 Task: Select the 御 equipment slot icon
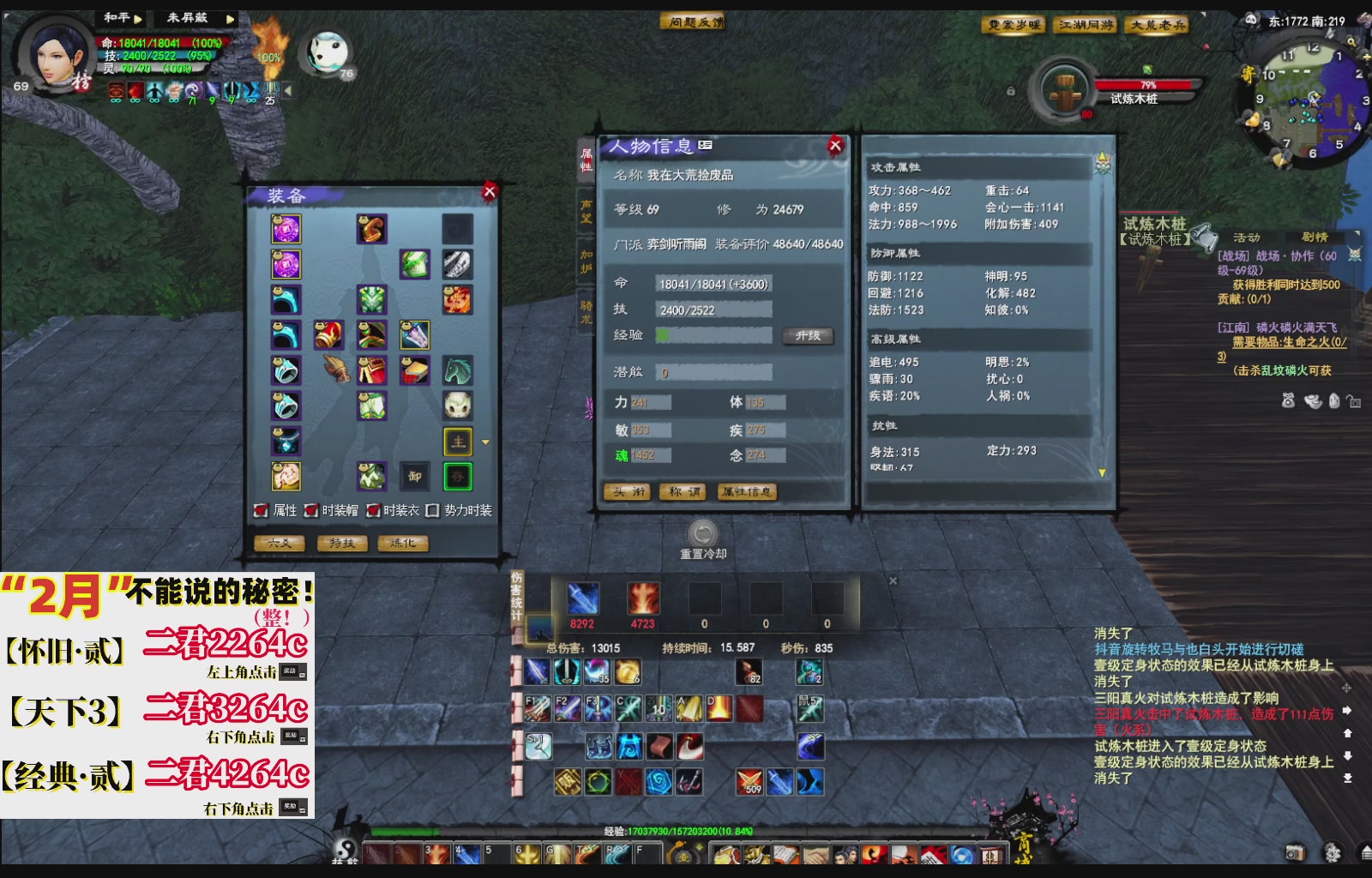click(x=414, y=477)
